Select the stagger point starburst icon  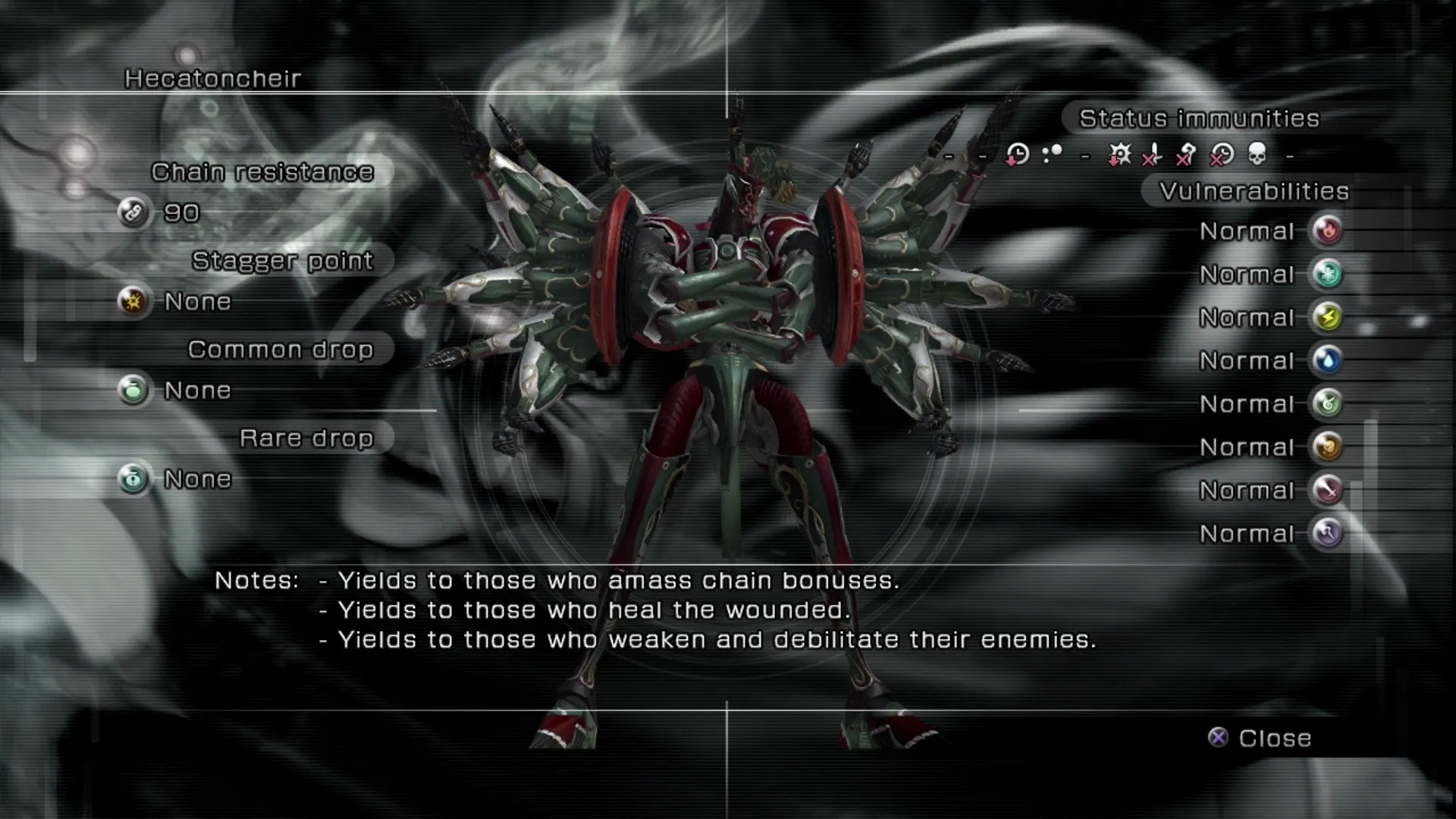point(133,301)
